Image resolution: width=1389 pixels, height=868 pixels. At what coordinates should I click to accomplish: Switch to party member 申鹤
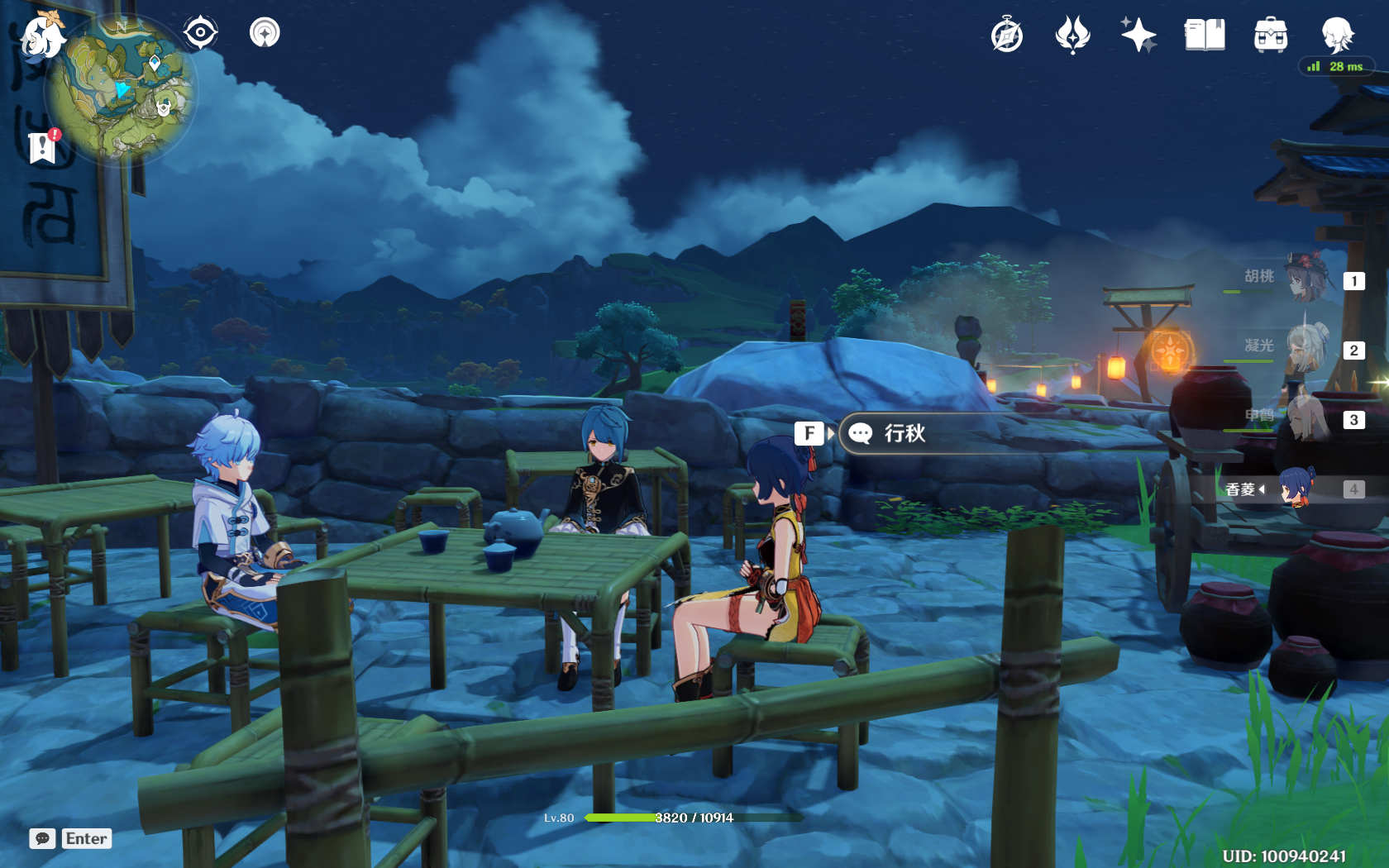(1306, 418)
